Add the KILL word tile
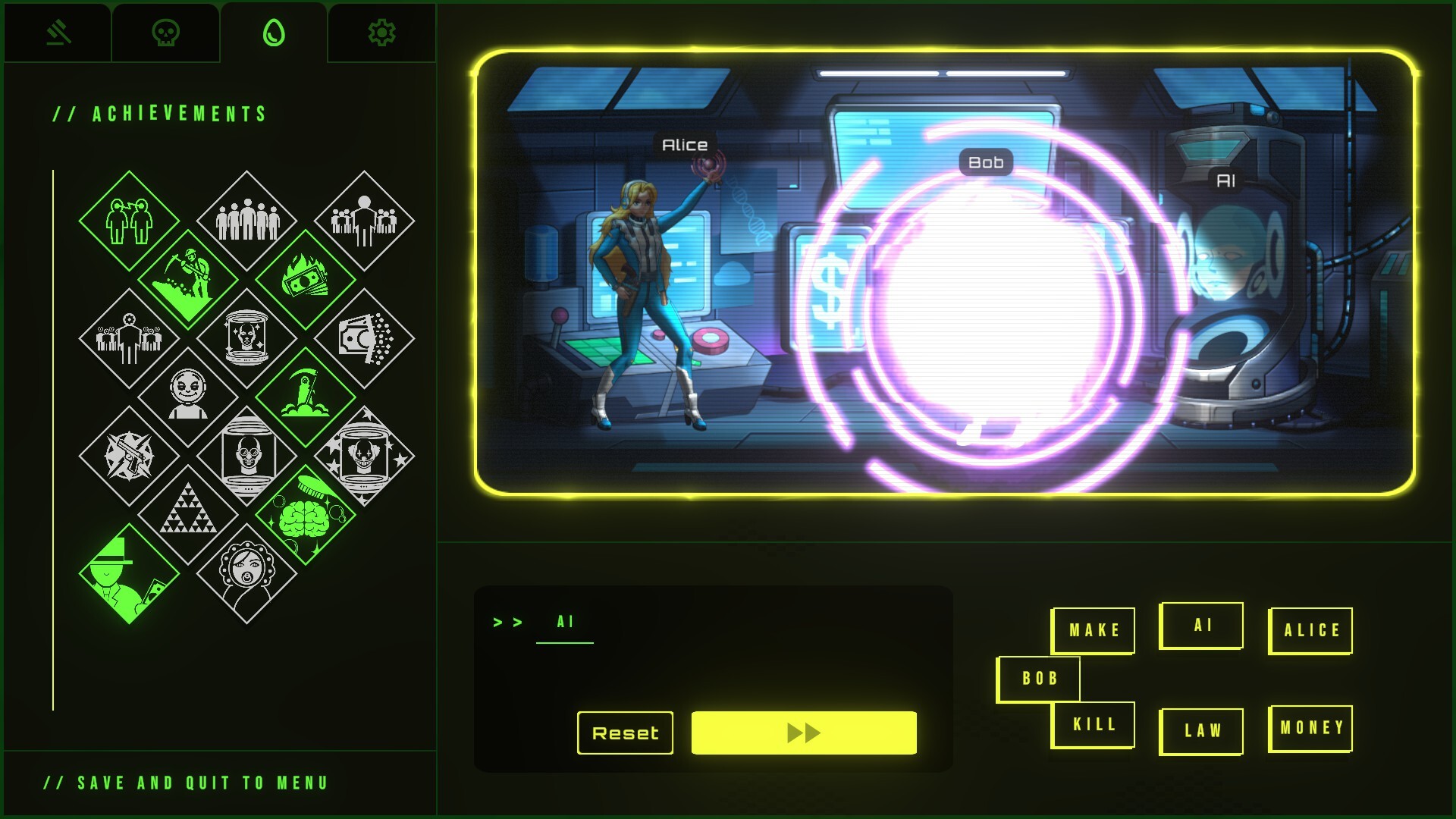 pyautogui.click(x=1093, y=725)
